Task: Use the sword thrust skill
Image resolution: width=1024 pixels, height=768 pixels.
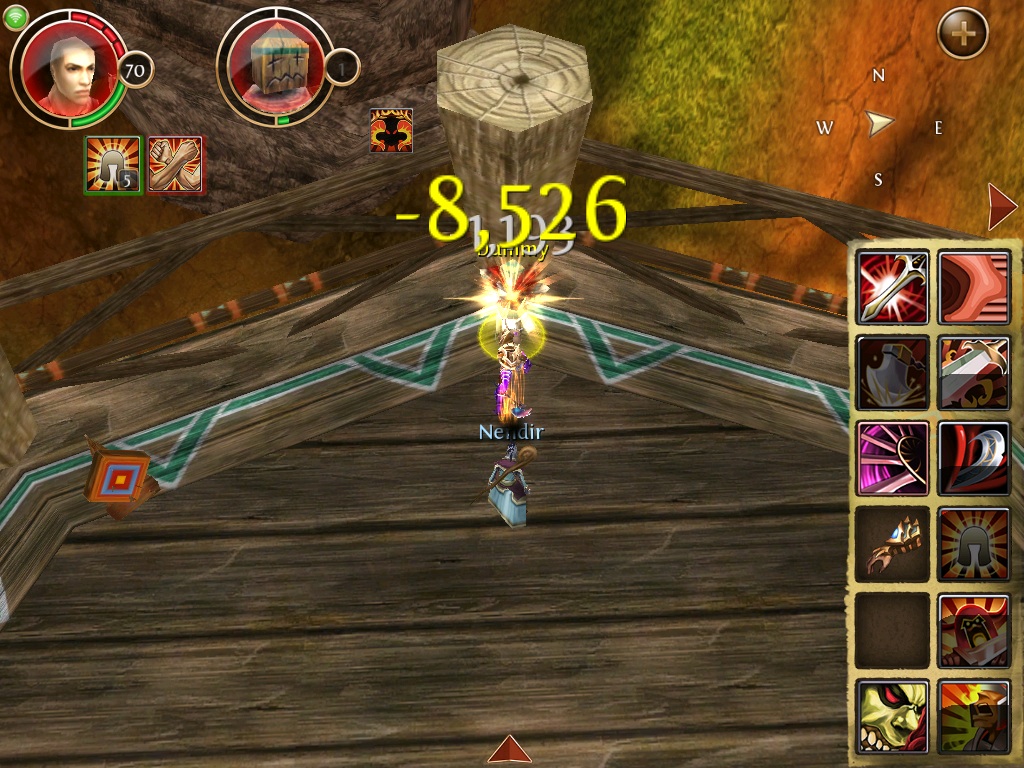Action: coord(974,373)
